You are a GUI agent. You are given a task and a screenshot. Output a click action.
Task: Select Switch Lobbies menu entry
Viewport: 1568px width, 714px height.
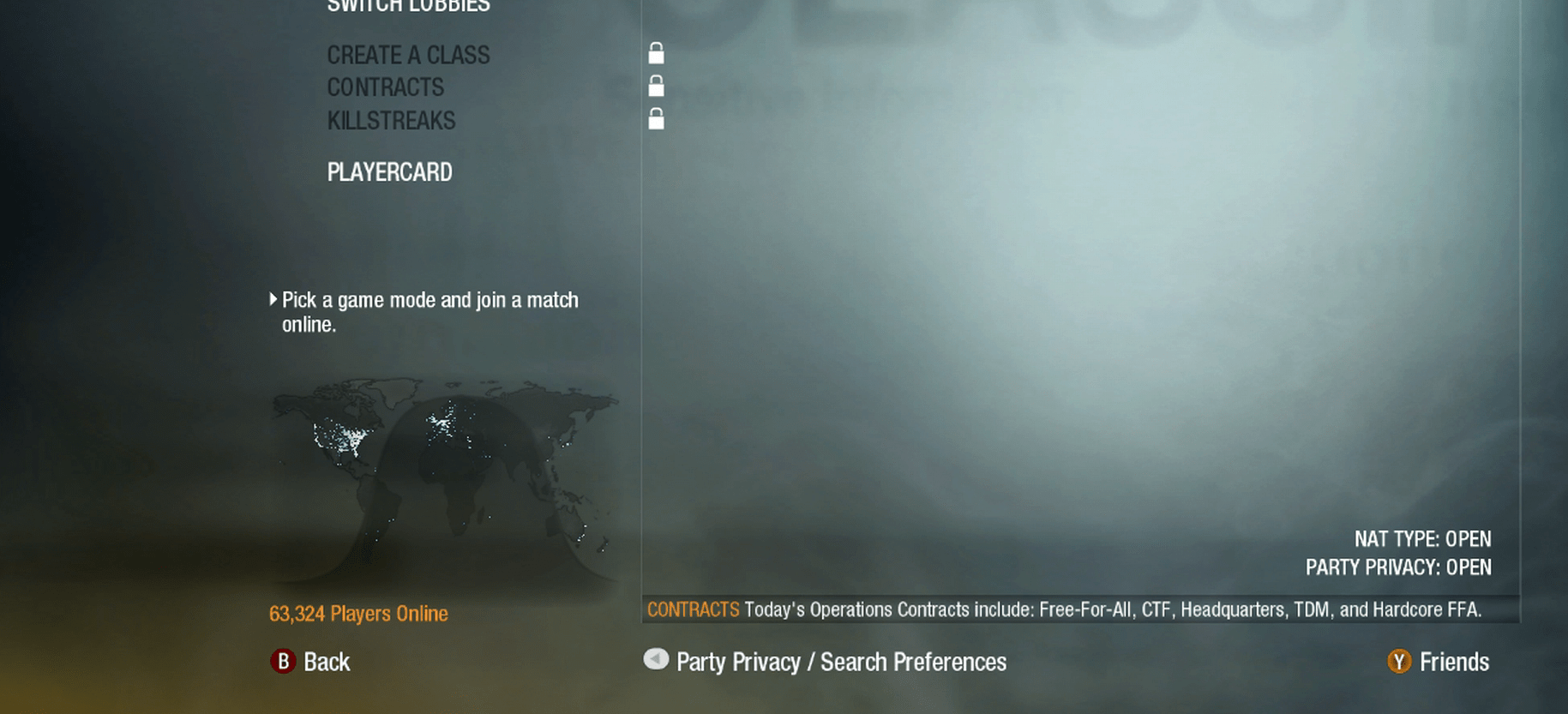click(408, 6)
